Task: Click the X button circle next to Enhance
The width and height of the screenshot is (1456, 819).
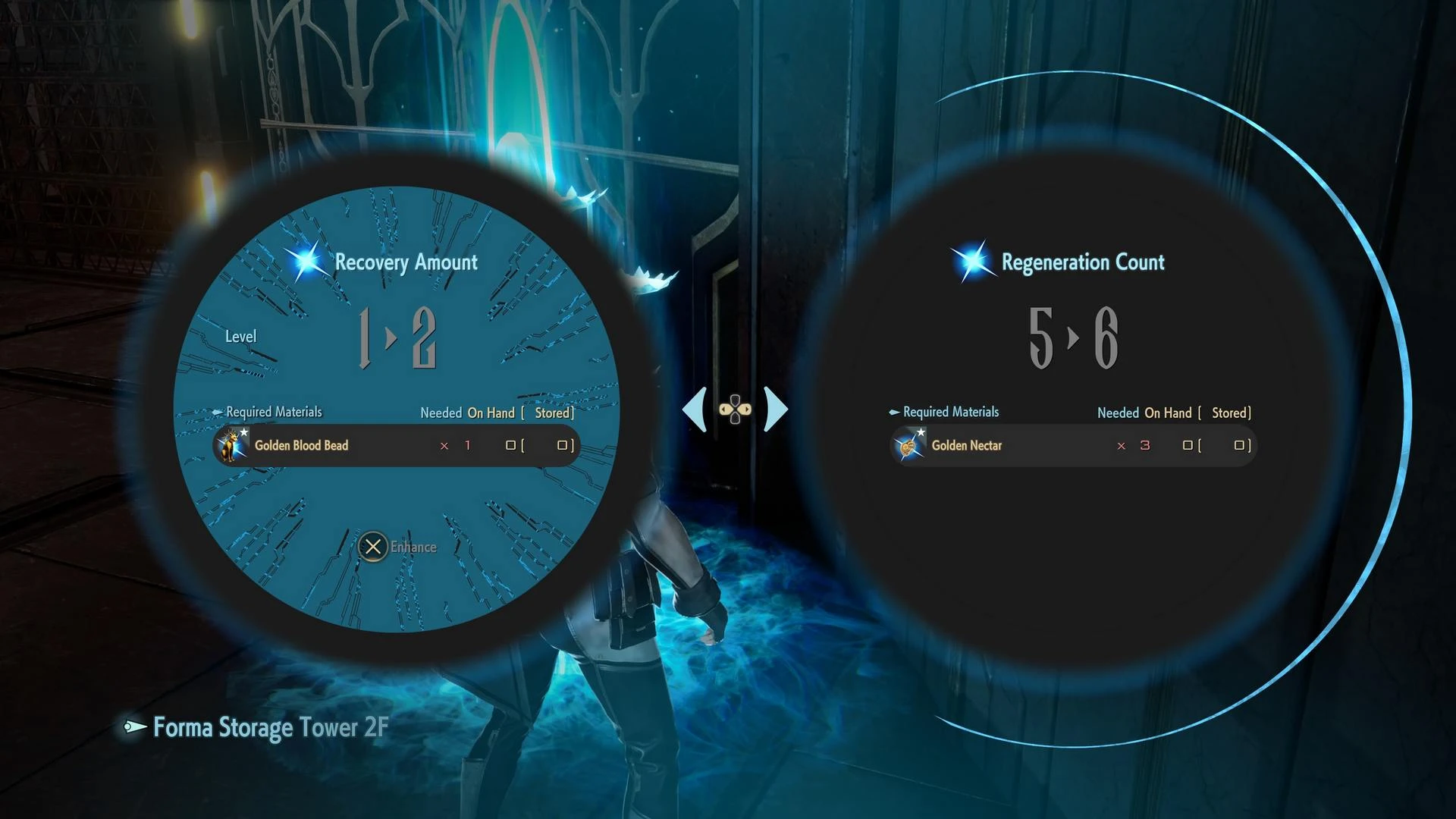Action: 372,547
